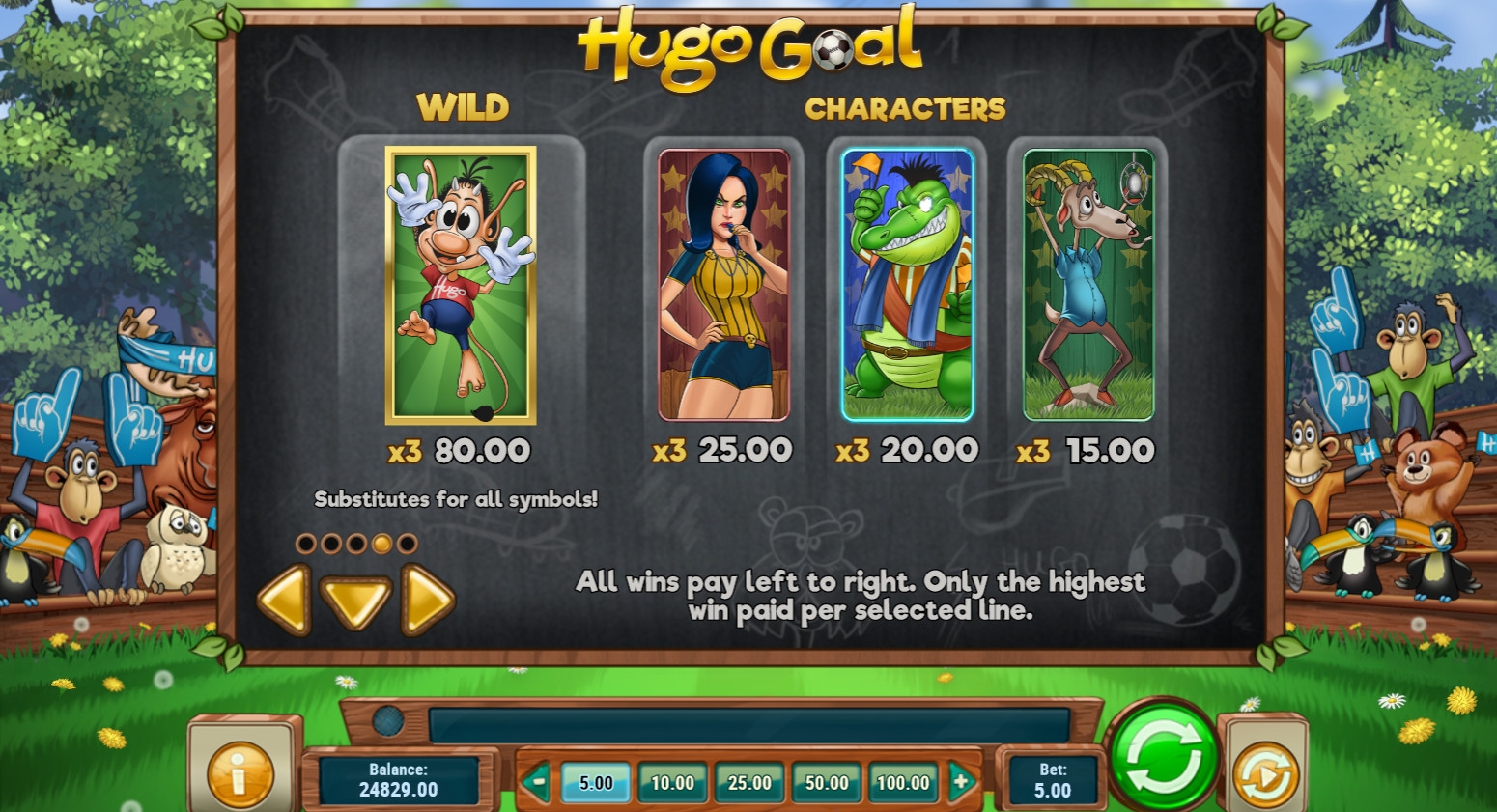Activate the orange auto-play button
1497x812 pixels.
coord(1265,772)
